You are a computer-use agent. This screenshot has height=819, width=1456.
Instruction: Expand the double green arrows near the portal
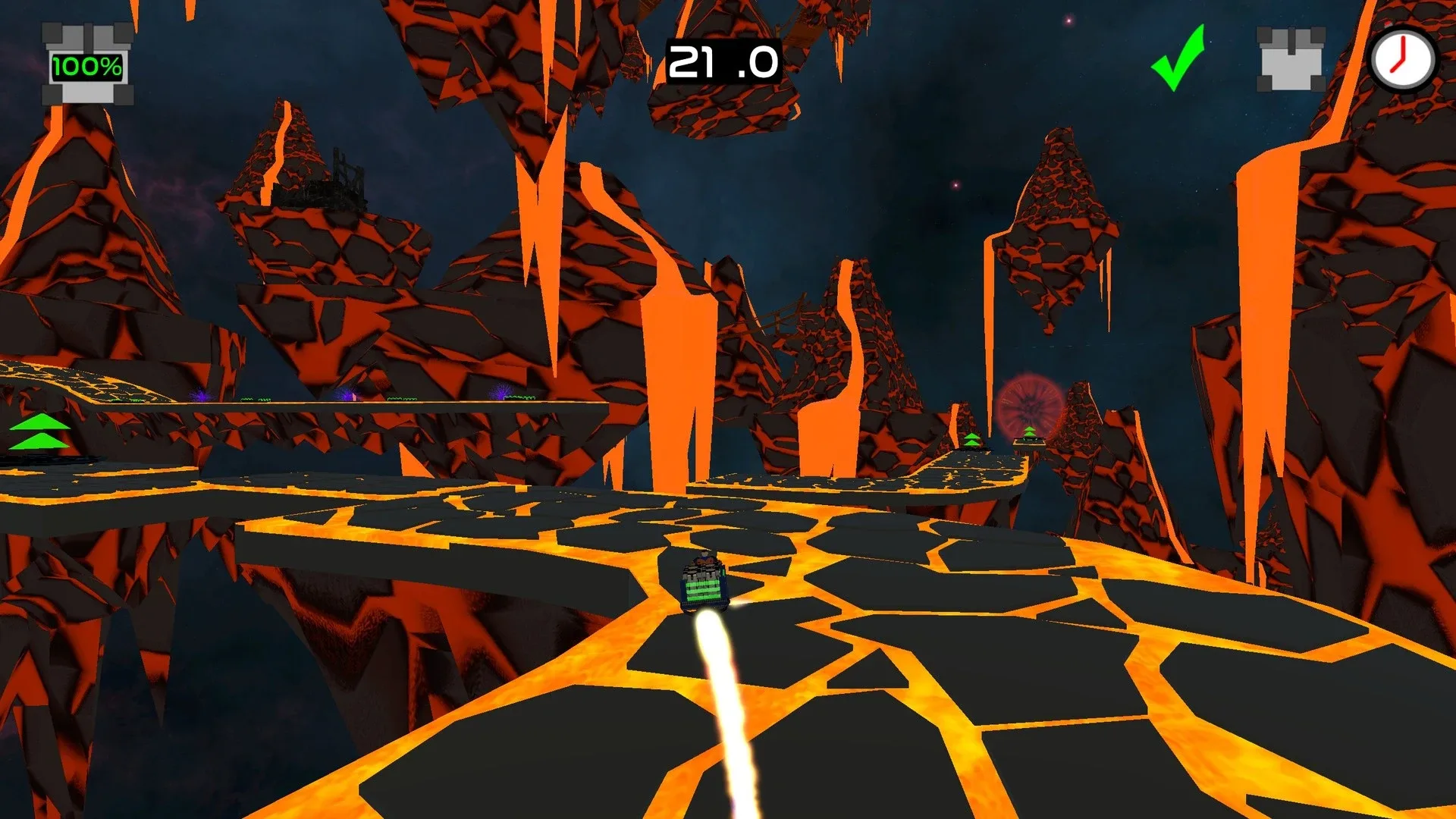[1029, 430]
